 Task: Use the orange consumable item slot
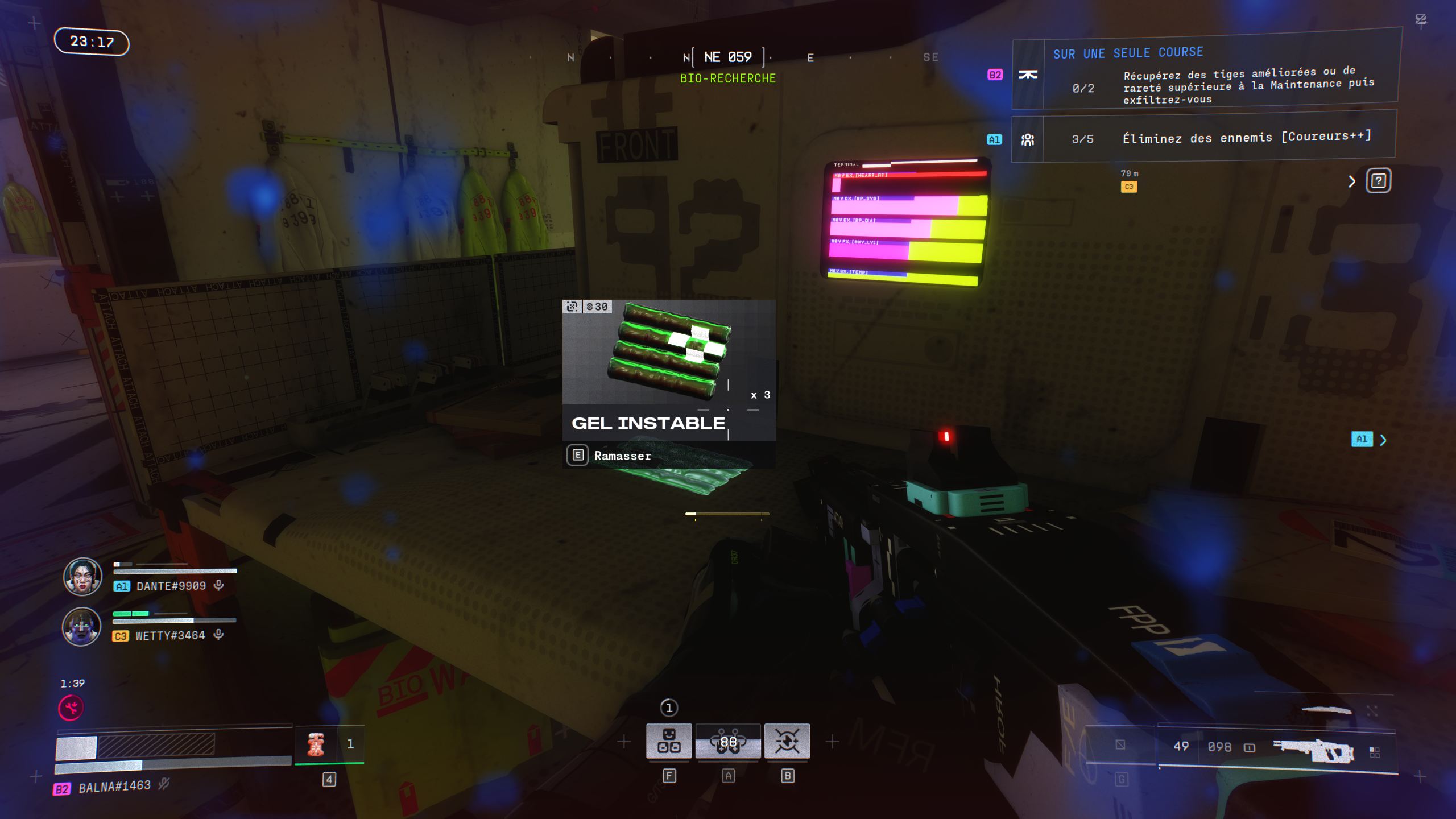pyautogui.click(x=316, y=744)
